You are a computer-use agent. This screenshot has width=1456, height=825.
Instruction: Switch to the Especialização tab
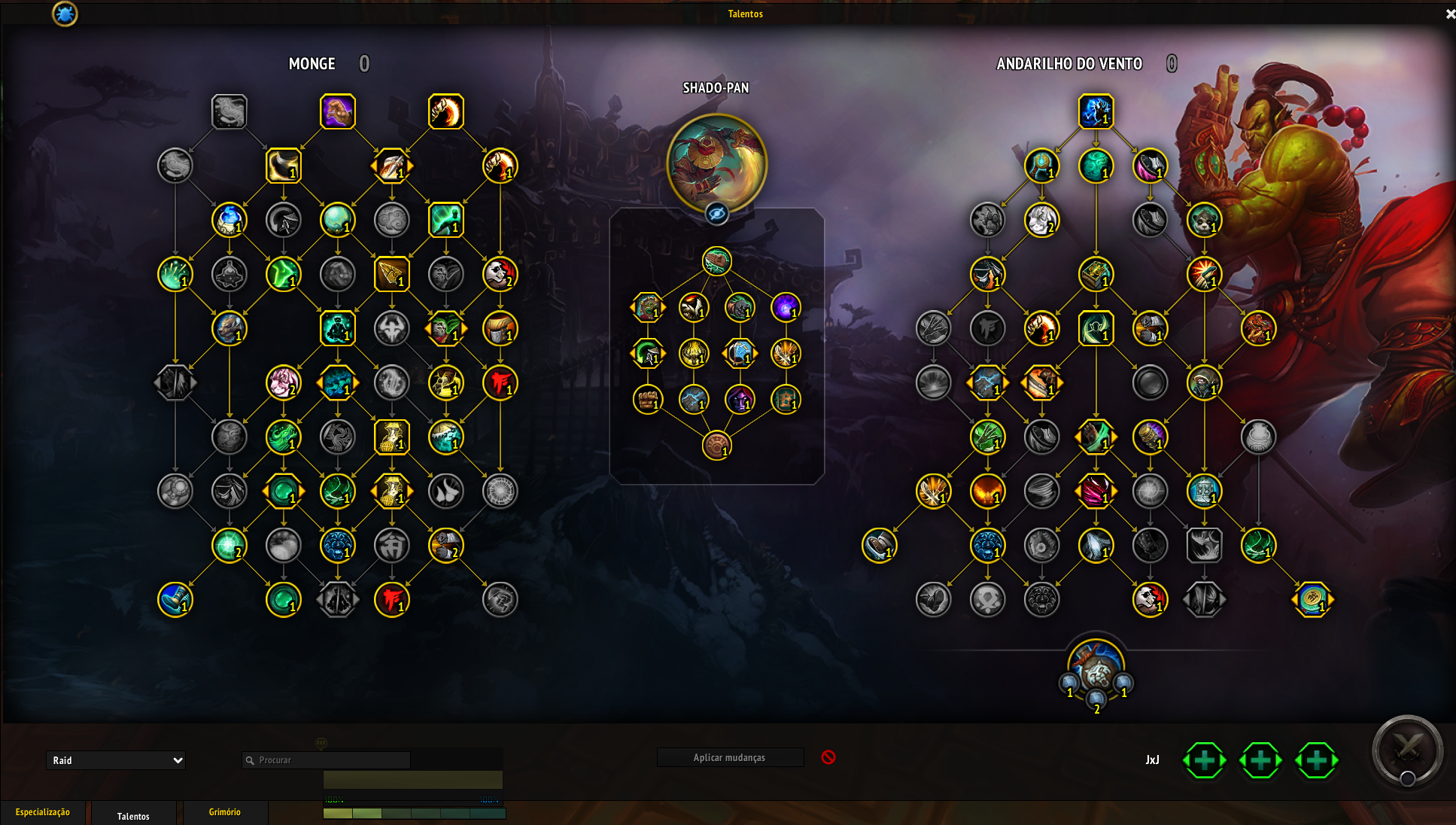[x=43, y=812]
